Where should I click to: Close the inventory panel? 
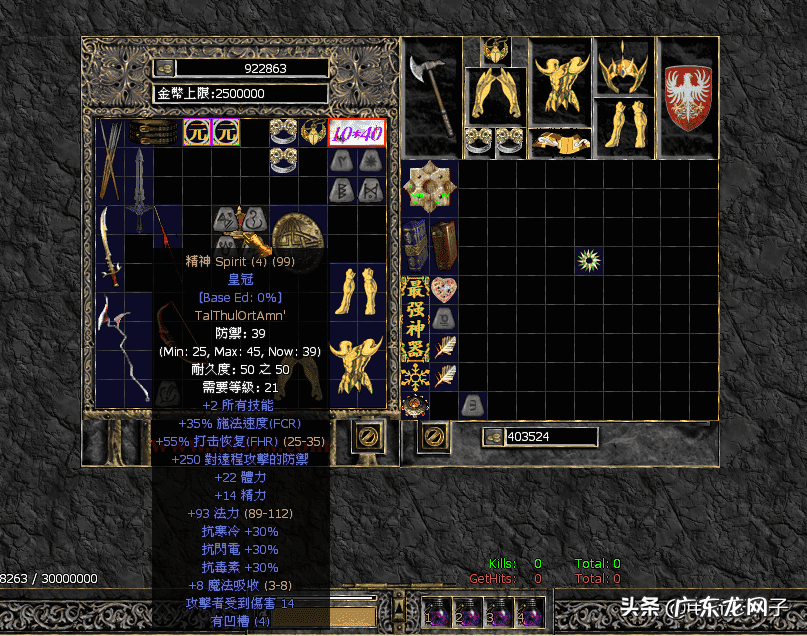coord(434,437)
